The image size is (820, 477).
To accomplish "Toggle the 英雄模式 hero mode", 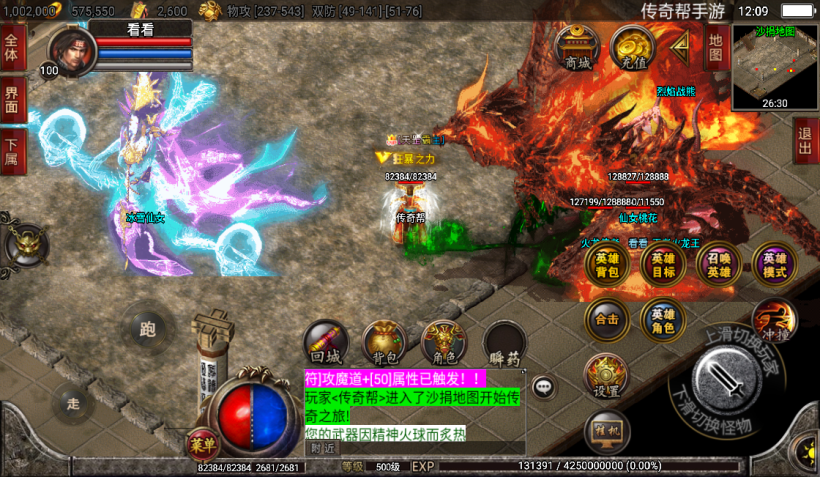I will (x=775, y=264).
